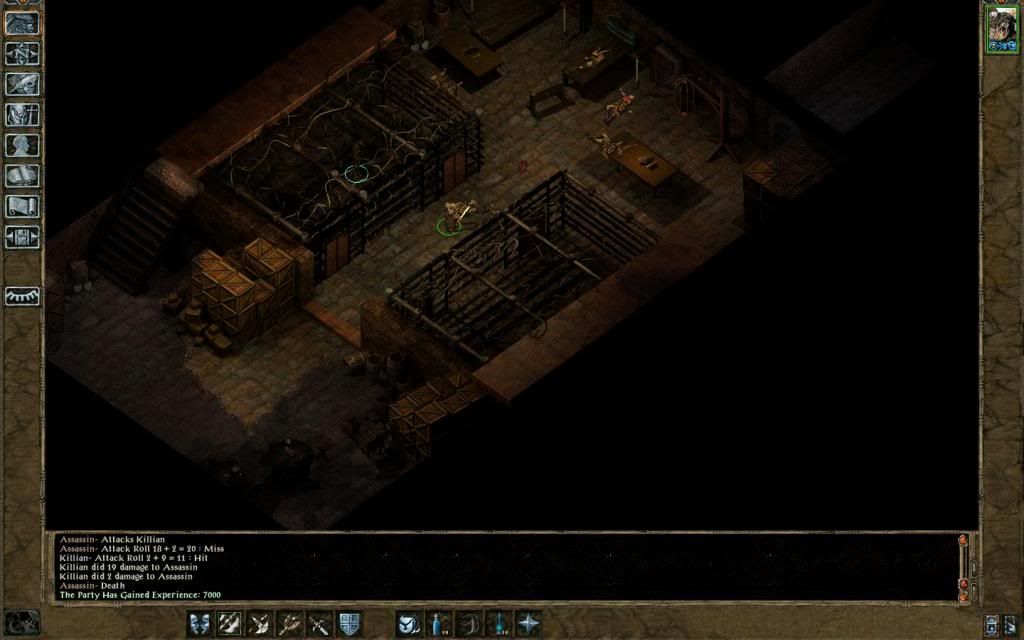Click the dialogue log scrollbar
This screenshot has width=1024, height=640.
coord(964,566)
